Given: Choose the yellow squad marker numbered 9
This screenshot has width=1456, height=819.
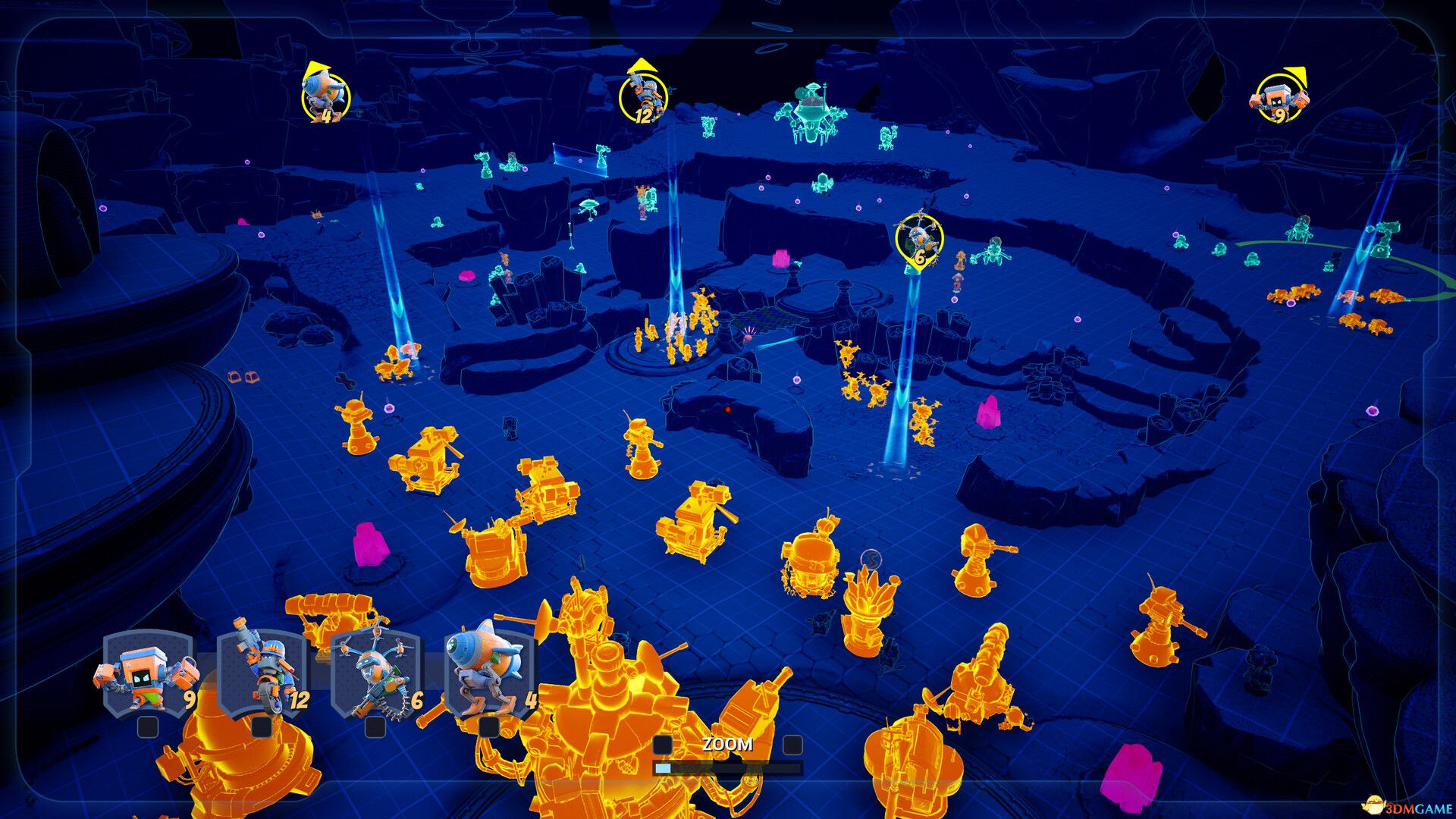Looking at the screenshot, I should [x=1279, y=99].
